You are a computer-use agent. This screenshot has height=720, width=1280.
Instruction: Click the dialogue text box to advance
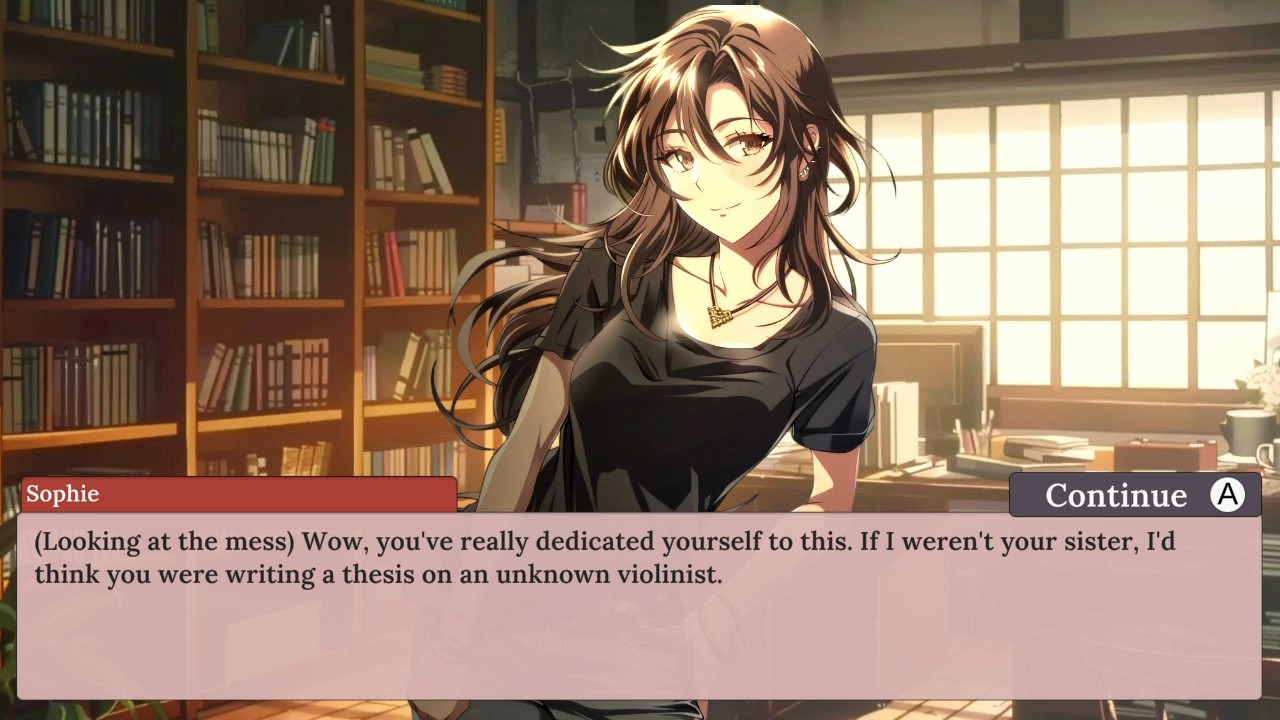click(640, 600)
